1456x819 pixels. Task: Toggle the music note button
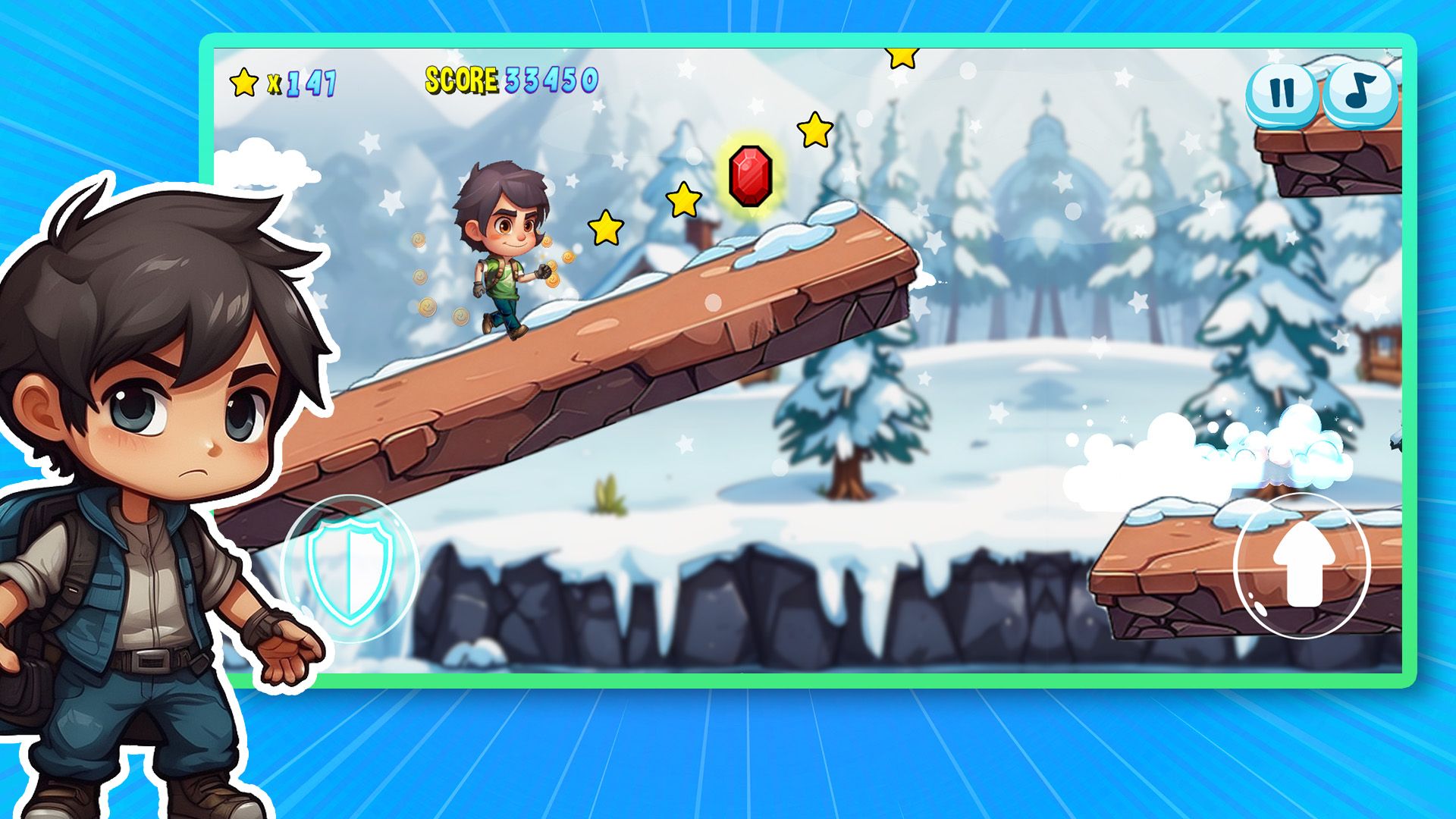pos(1360,93)
